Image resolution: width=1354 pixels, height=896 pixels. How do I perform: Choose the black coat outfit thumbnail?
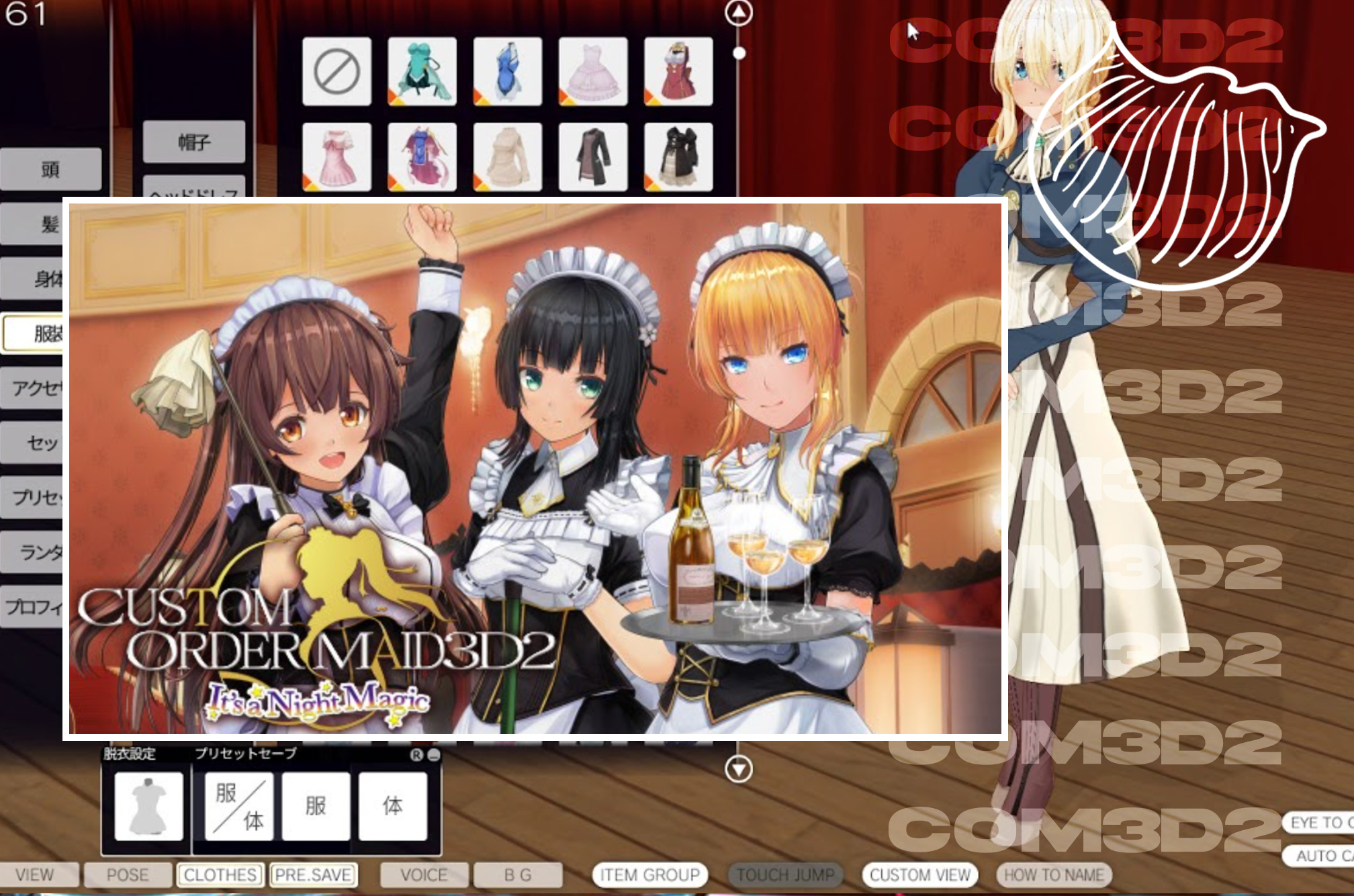[x=592, y=156]
